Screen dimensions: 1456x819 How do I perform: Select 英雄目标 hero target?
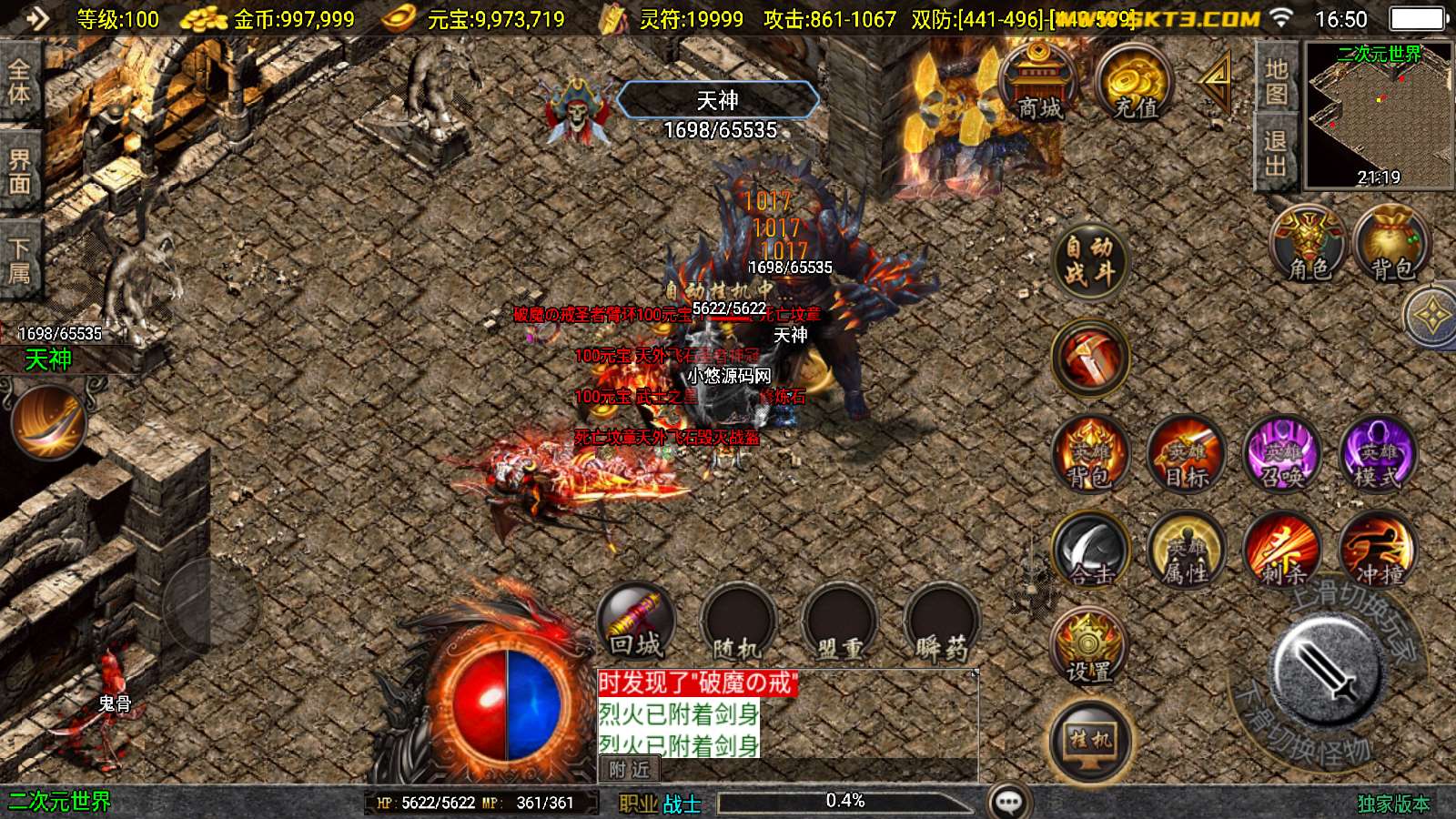coord(1187,455)
